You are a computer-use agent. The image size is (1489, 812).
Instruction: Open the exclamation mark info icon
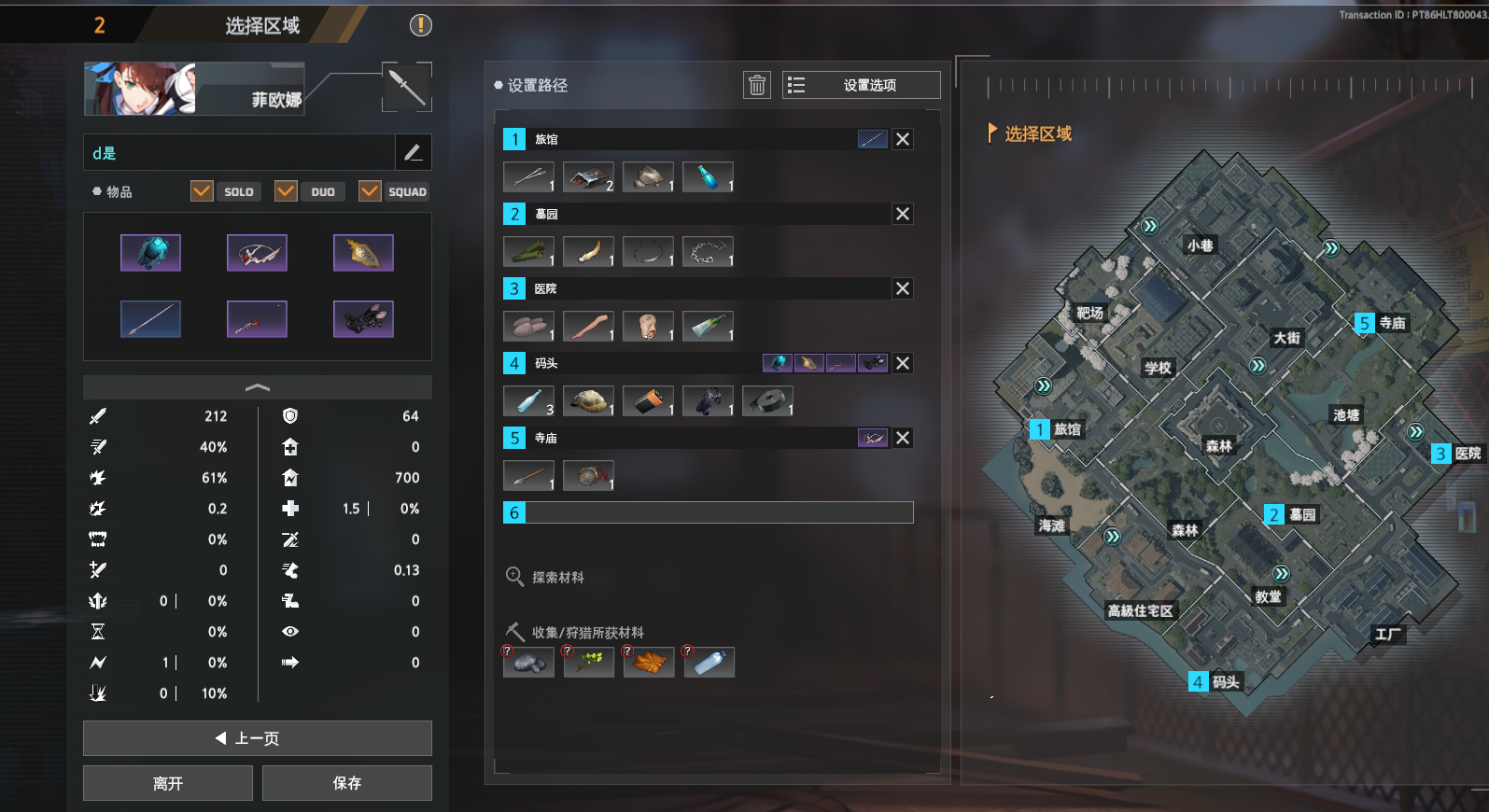click(421, 25)
